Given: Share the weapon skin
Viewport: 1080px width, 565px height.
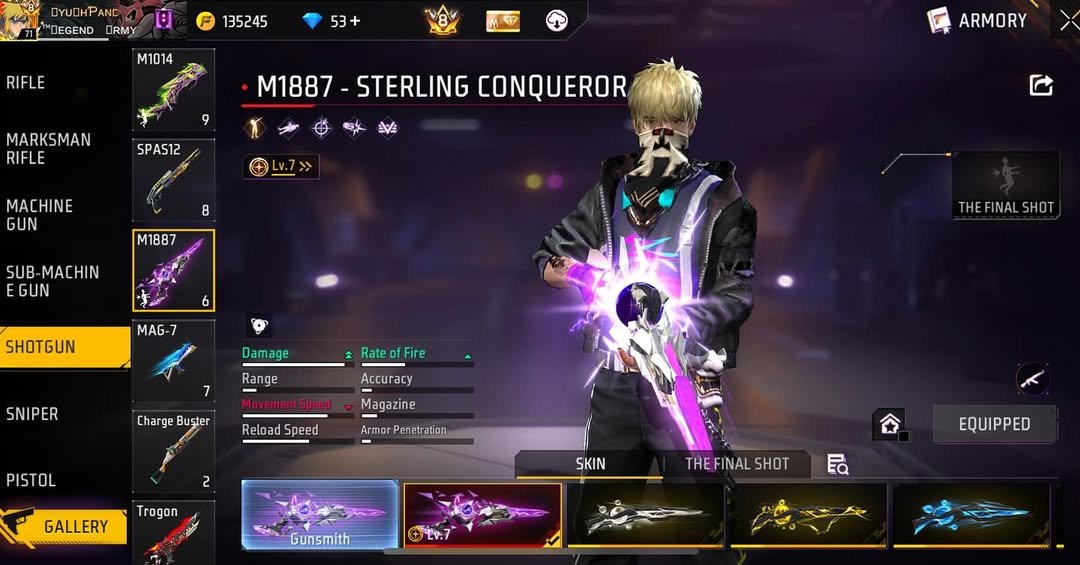Looking at the screenshot, I should point(1041,86).
